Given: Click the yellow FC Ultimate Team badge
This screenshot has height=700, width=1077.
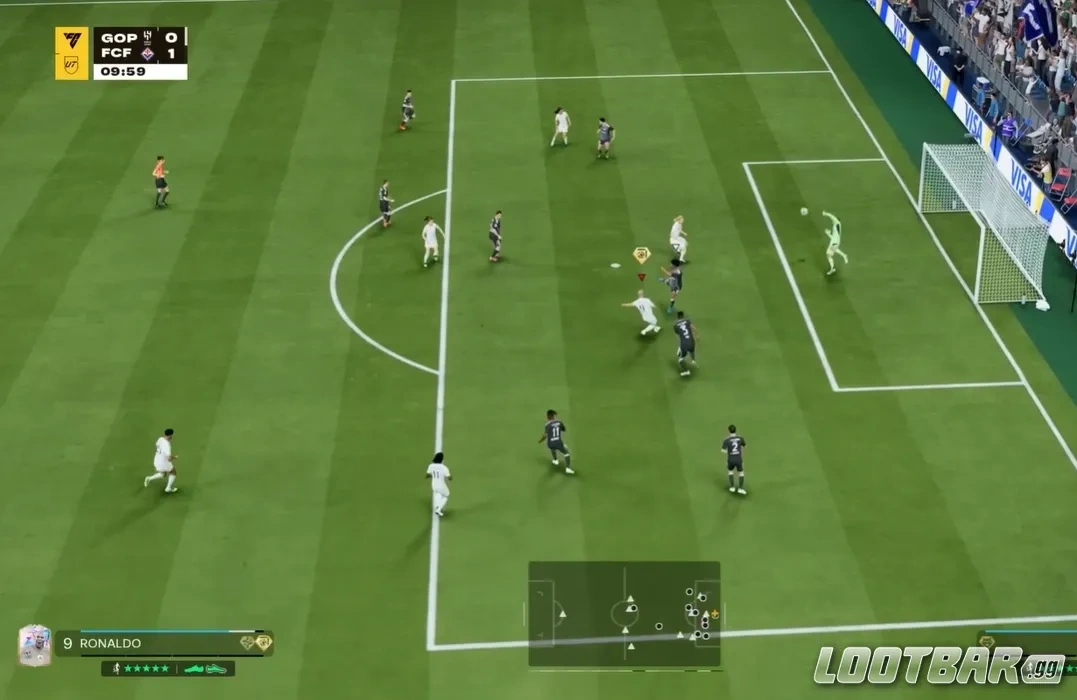Looking at the screenshot, I should (x=72, y=53).
